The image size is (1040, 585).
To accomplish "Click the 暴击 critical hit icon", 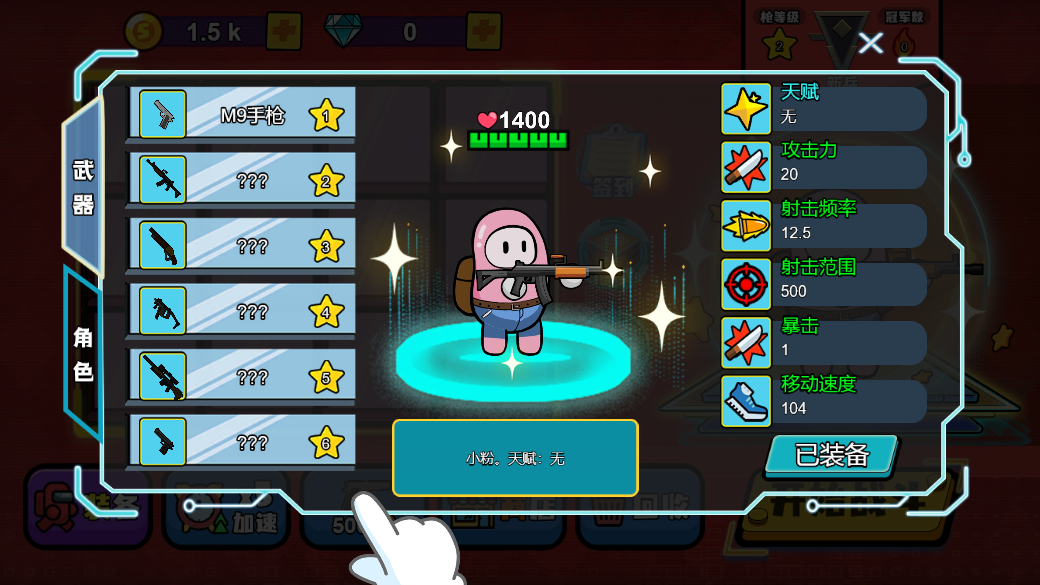I will tap(746, 343).
